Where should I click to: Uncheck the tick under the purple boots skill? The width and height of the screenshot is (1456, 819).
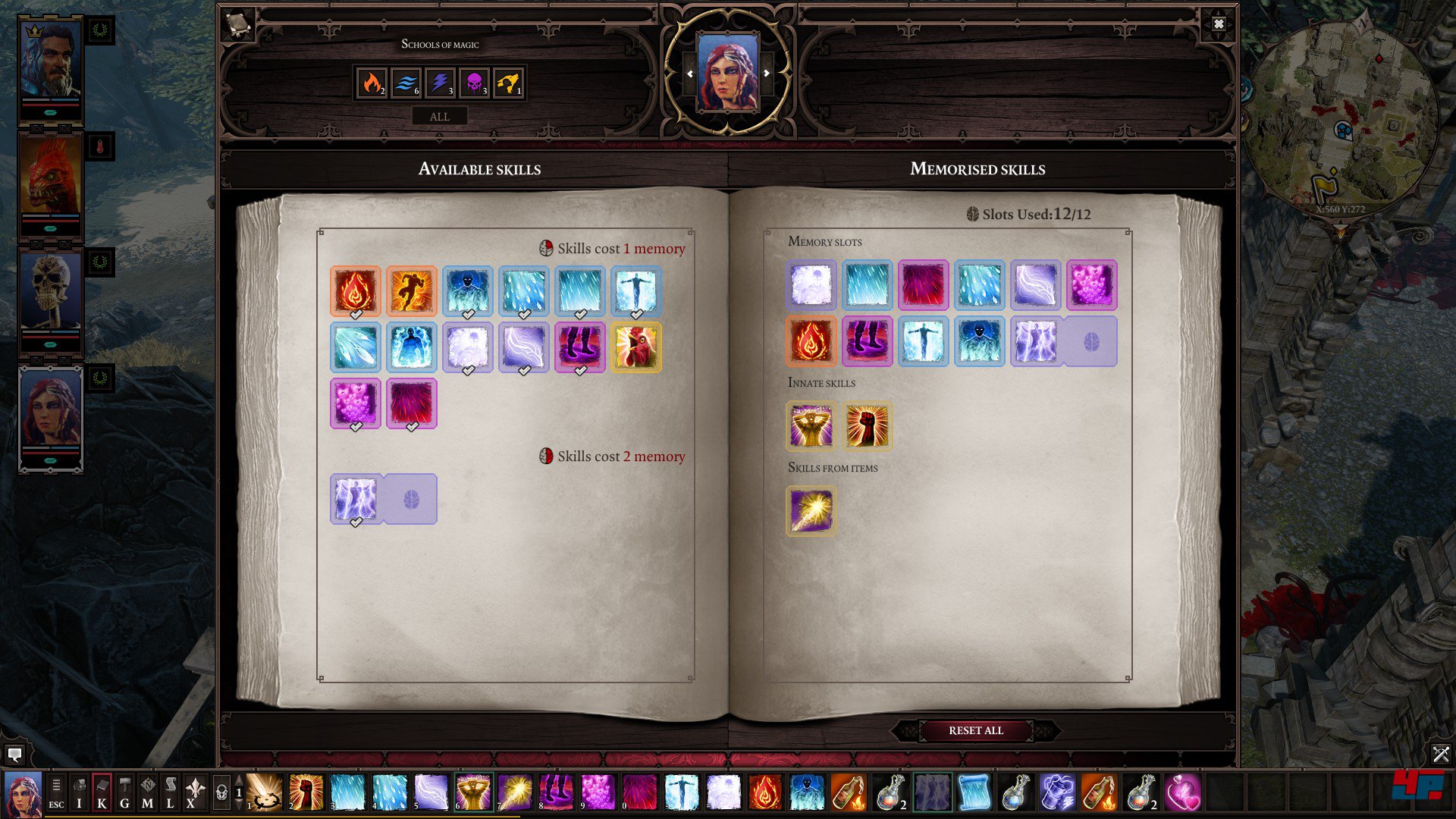tap(580, 369)
